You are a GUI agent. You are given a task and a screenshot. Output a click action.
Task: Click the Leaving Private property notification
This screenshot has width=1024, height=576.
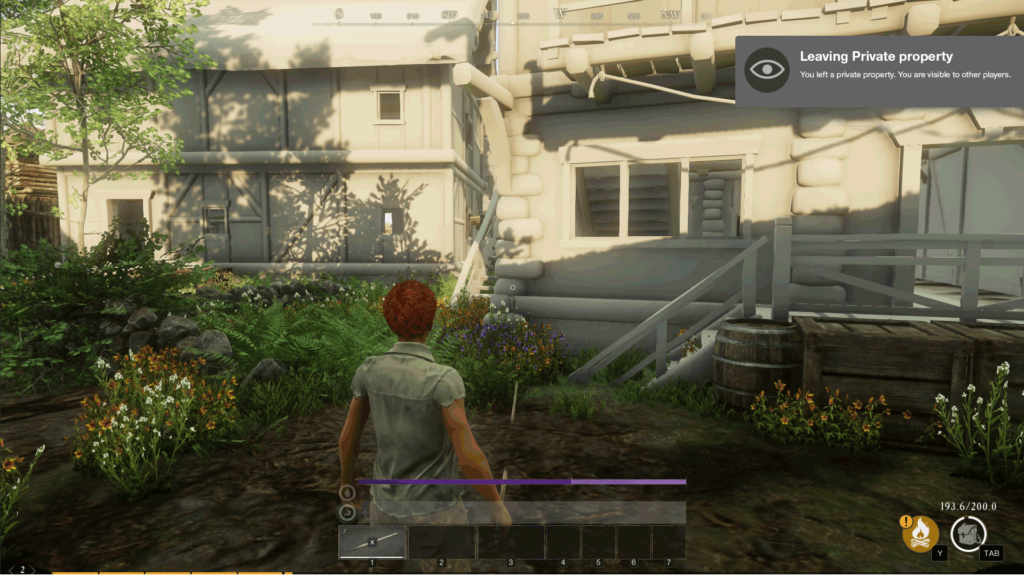(x=879, y=70)
